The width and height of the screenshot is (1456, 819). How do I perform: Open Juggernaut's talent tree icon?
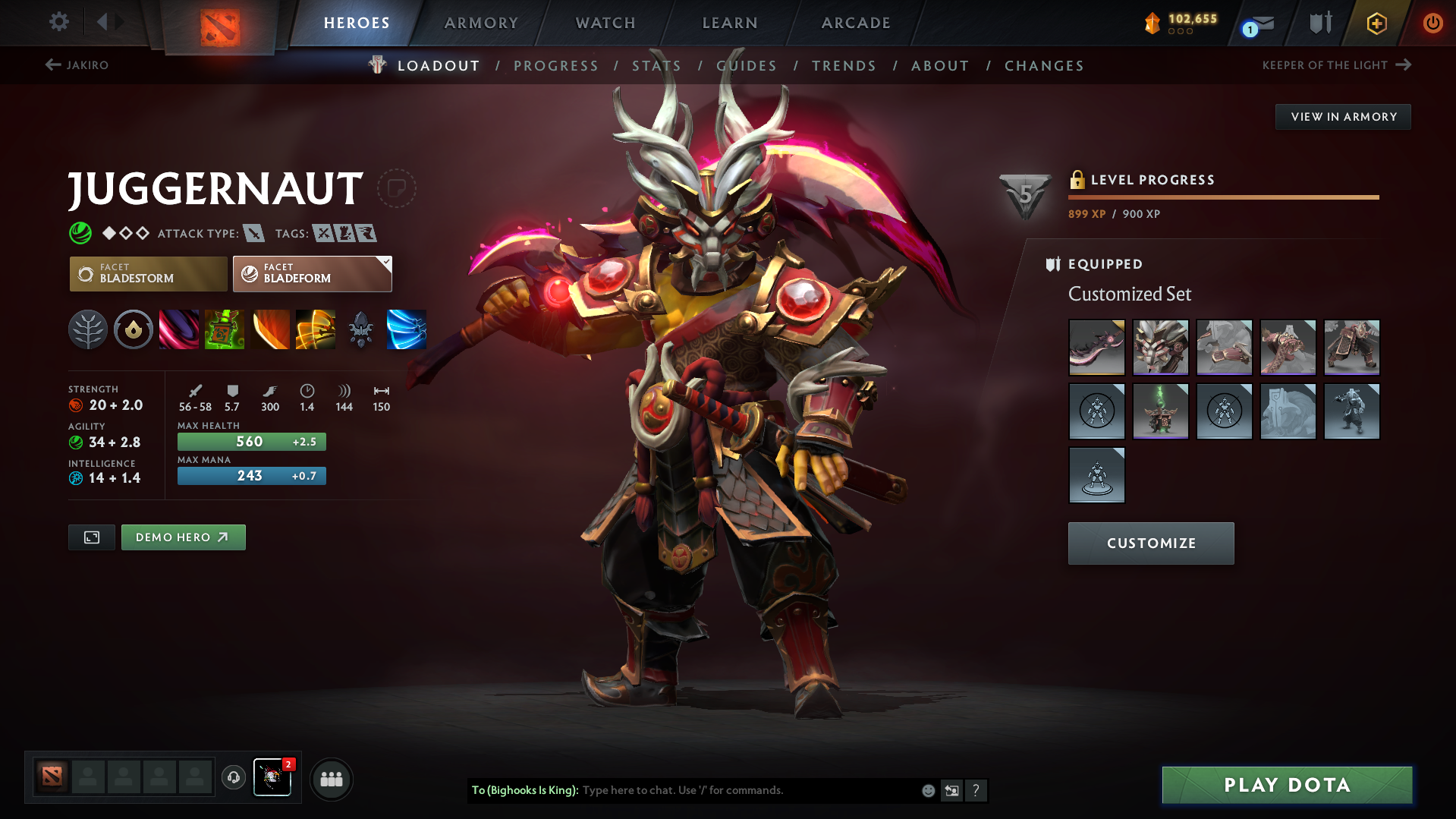[x=88, y=329]
